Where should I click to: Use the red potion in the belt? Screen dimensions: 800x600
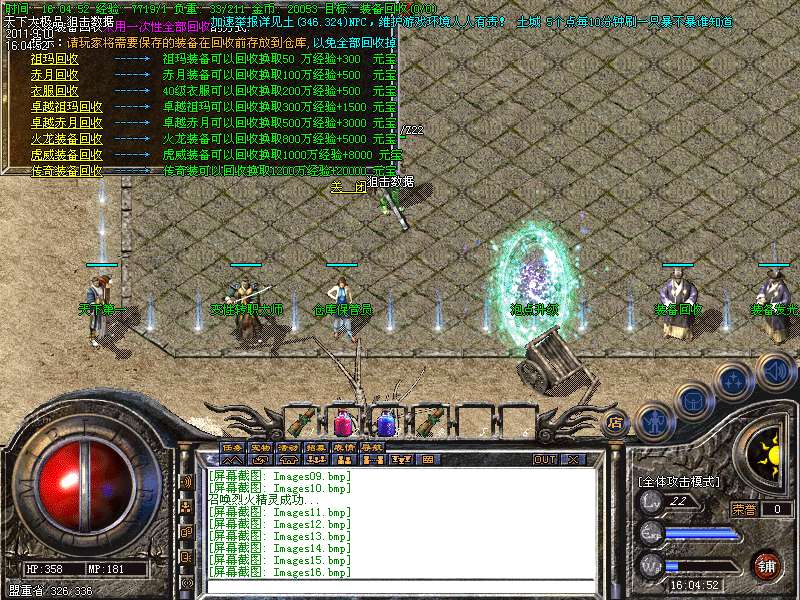(x=342, y=421)
